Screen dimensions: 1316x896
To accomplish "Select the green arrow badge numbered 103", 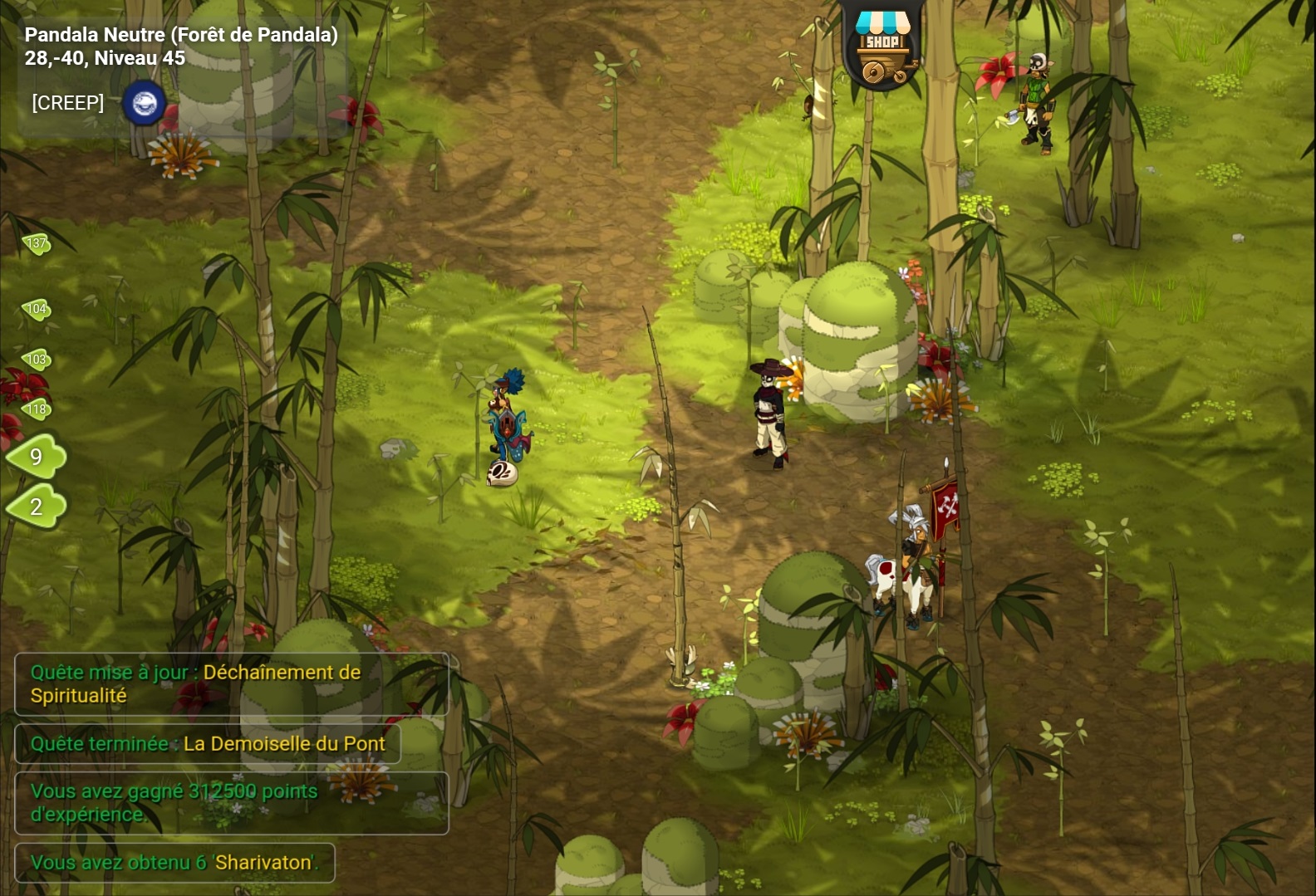I will [36, 360].
